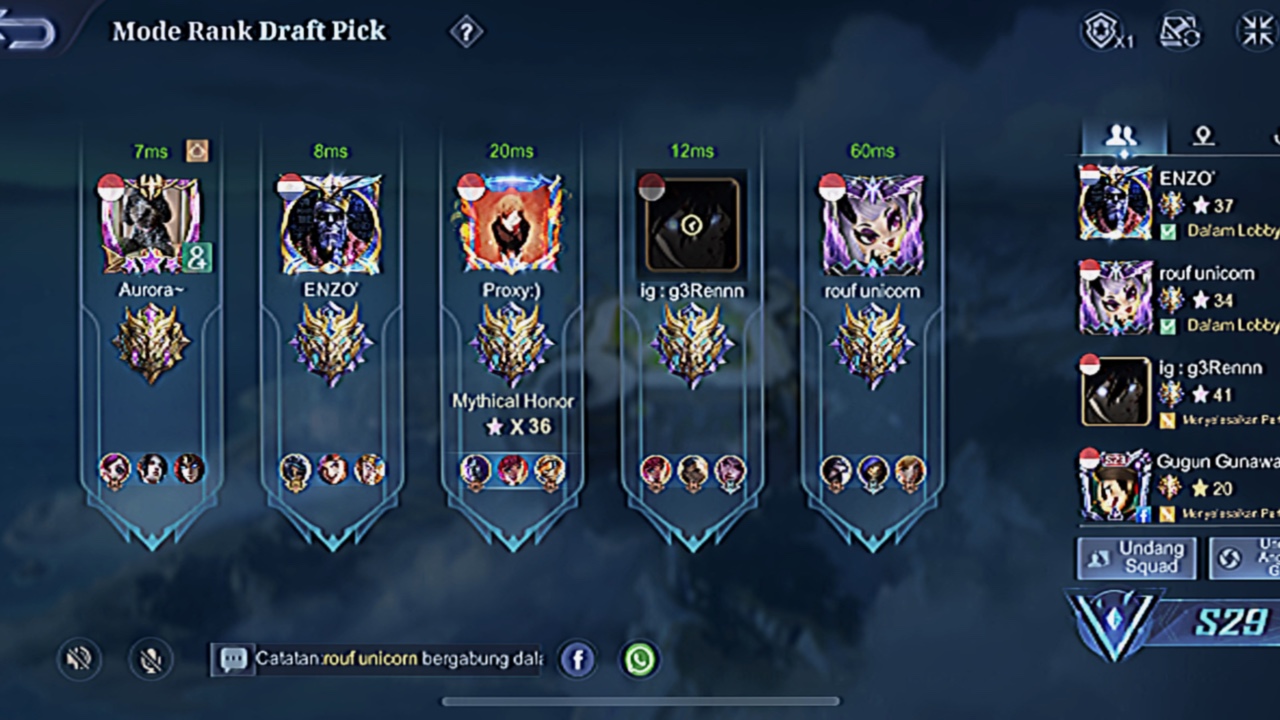Go back using the return arrow
The width and height of the screenshot is (1280, 720).
[x=28, y=32]
